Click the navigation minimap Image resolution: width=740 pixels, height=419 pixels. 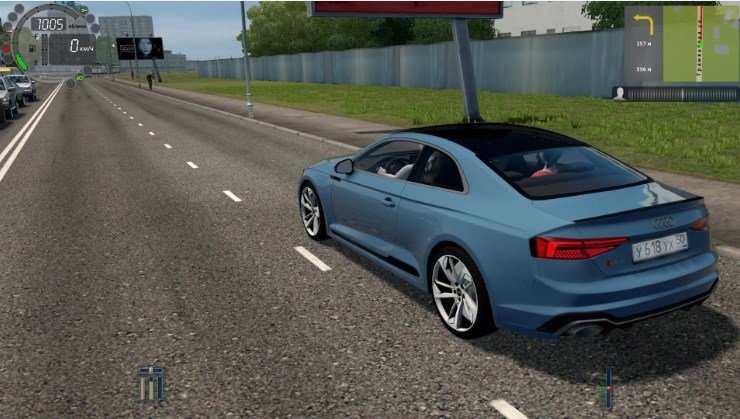tap(699, 45)
